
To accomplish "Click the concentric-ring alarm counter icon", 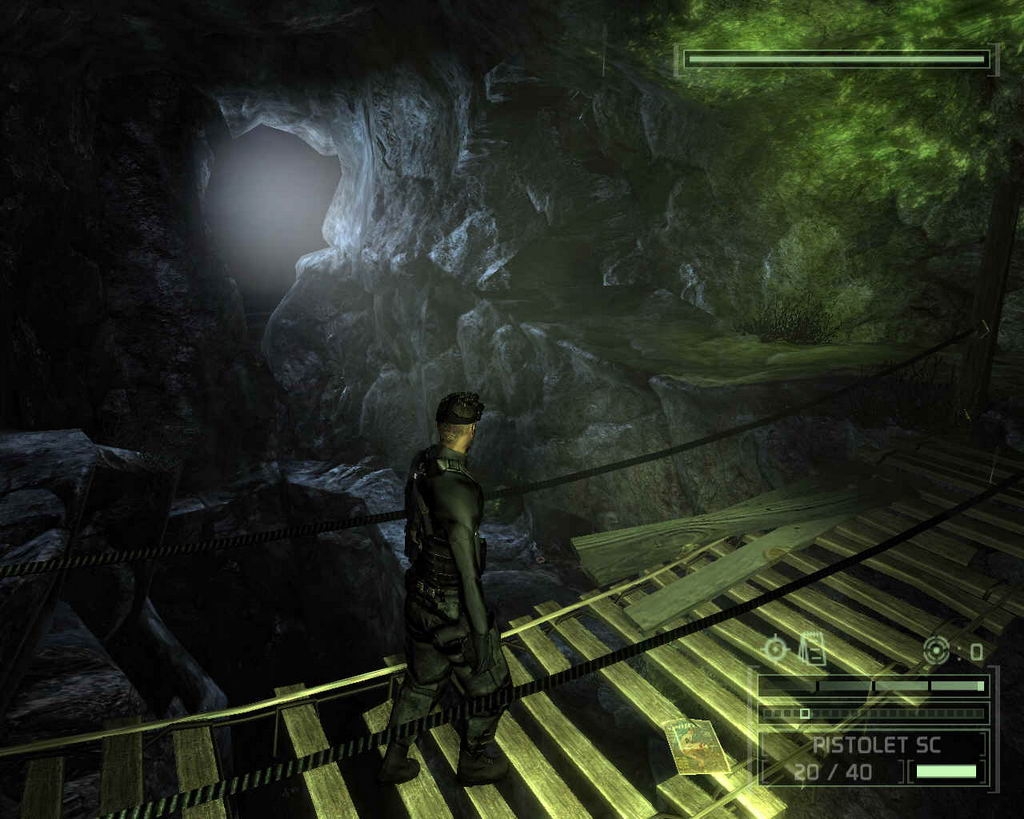I will [x=937, y=650].
